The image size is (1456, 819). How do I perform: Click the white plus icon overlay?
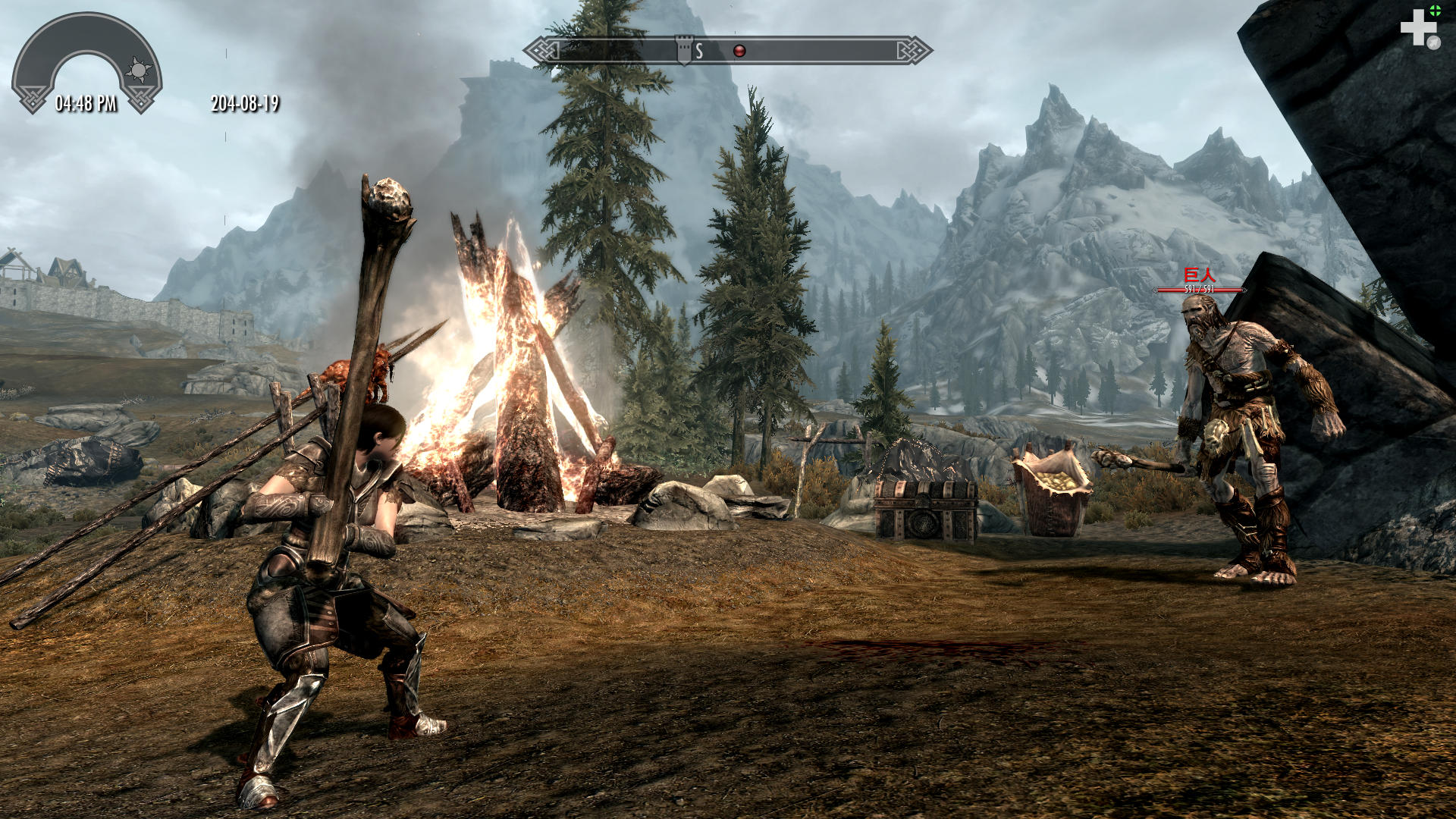point(1417,29)
